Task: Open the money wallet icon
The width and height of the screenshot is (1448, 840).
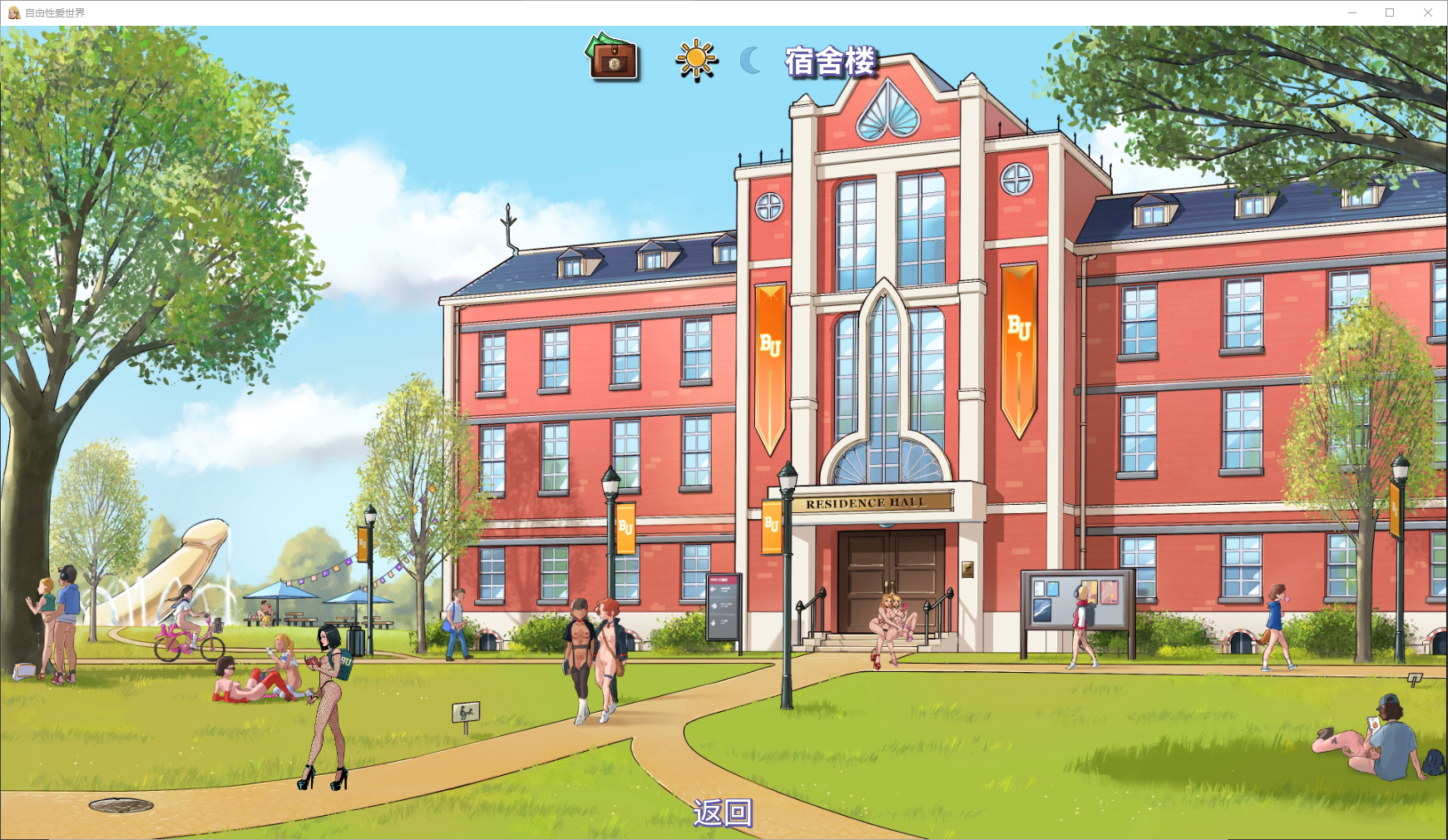Action: click(x=613, y=57)
